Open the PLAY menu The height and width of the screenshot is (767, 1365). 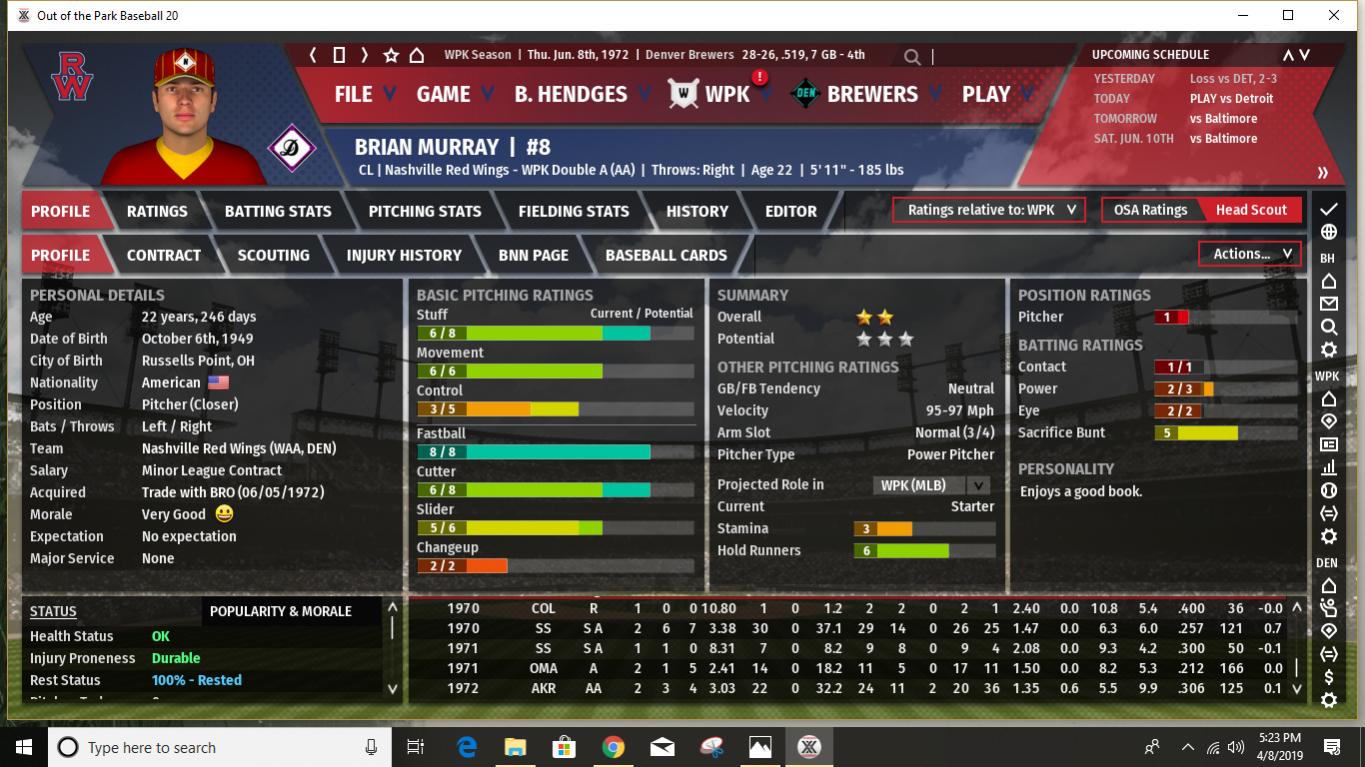(986, 94)
